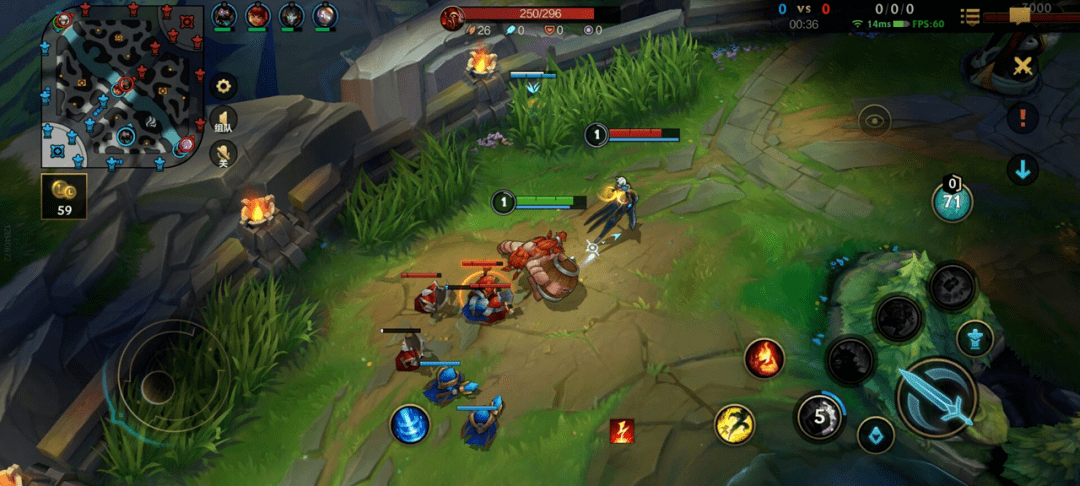Activate the ability showing cooldown 5
Viewport: 1080px width, 486px height.
coord(819,417)
